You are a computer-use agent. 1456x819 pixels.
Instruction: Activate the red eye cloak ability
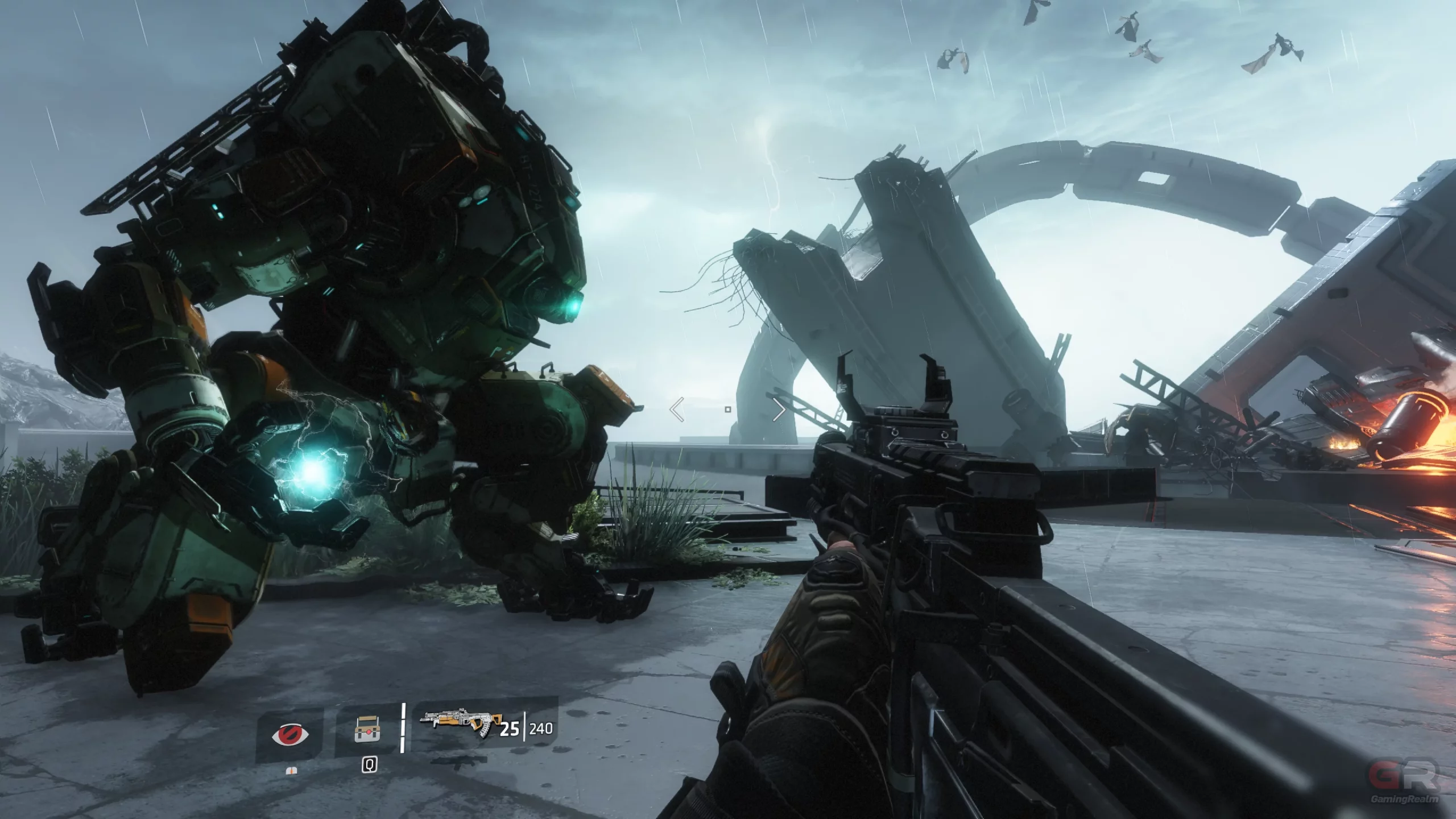(291, 734)
